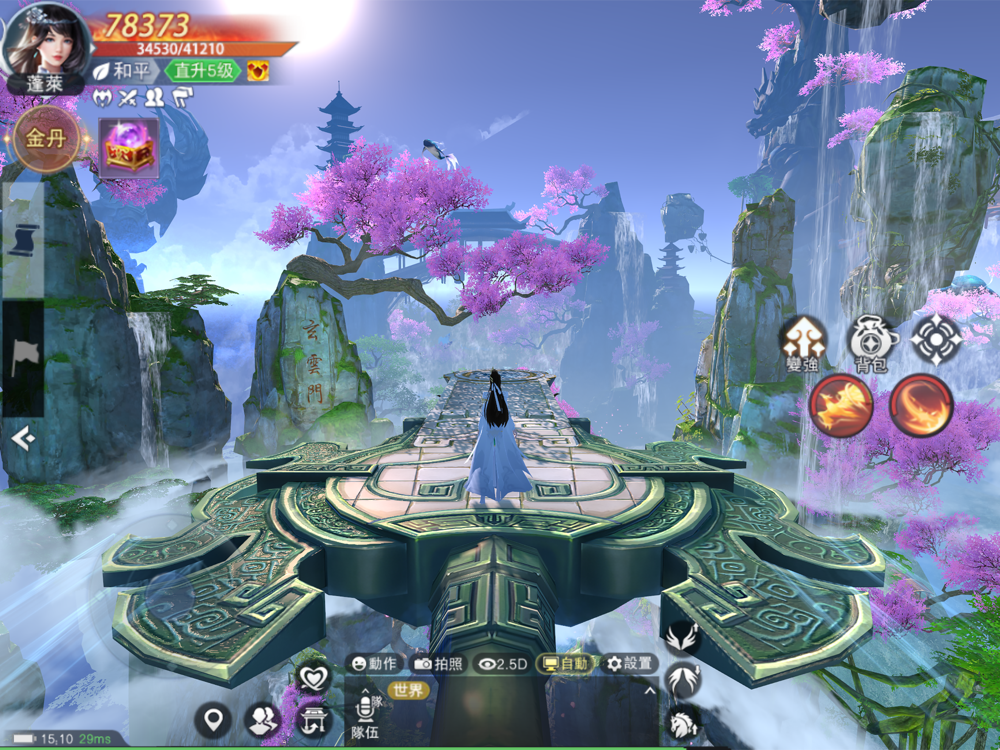This screenshot has width=1000, height=750.
Task: Select the 世界 world chat channel
Action: (407, 690)
